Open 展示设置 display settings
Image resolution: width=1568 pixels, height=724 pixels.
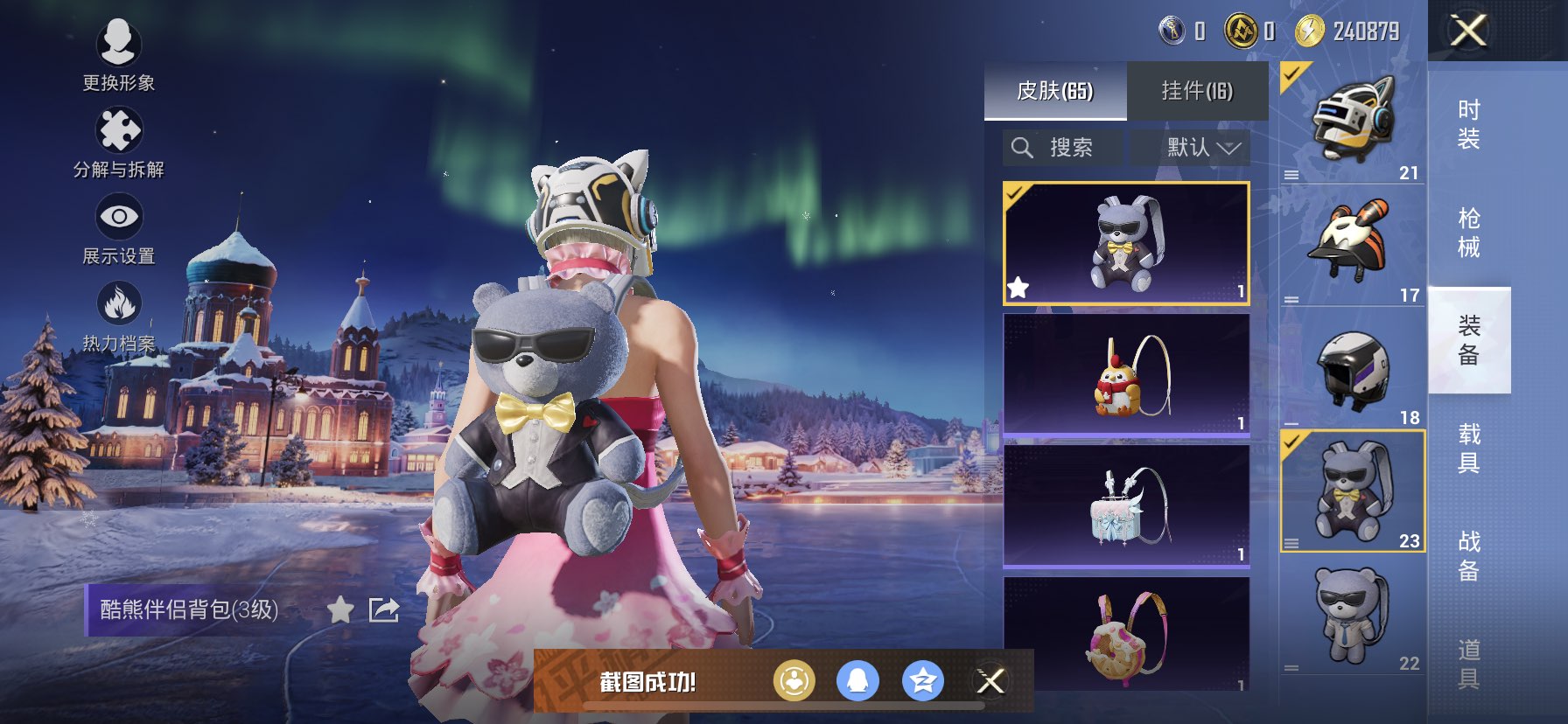118,226
